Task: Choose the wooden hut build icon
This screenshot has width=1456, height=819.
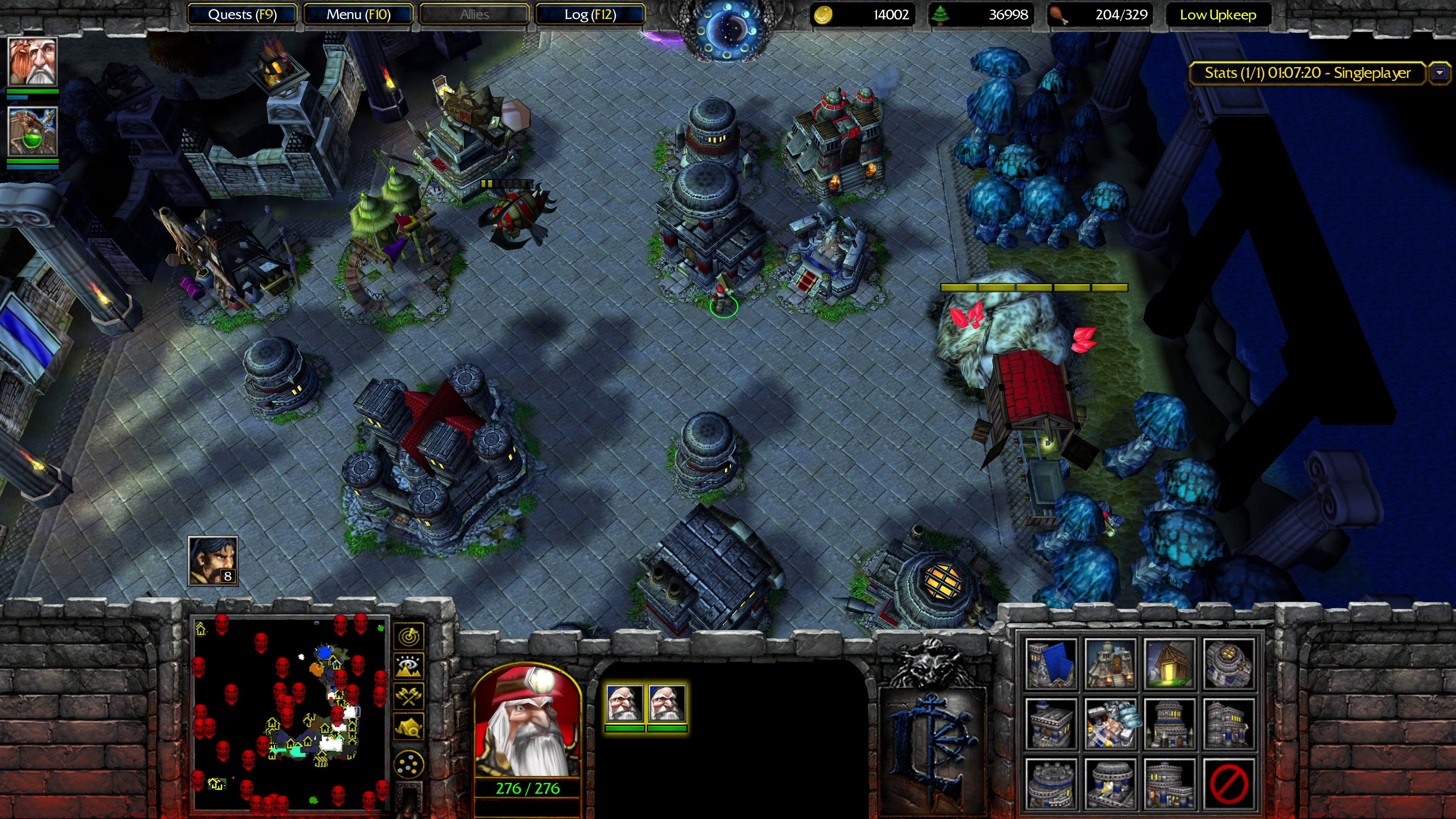Action: tap(1169, 664)
